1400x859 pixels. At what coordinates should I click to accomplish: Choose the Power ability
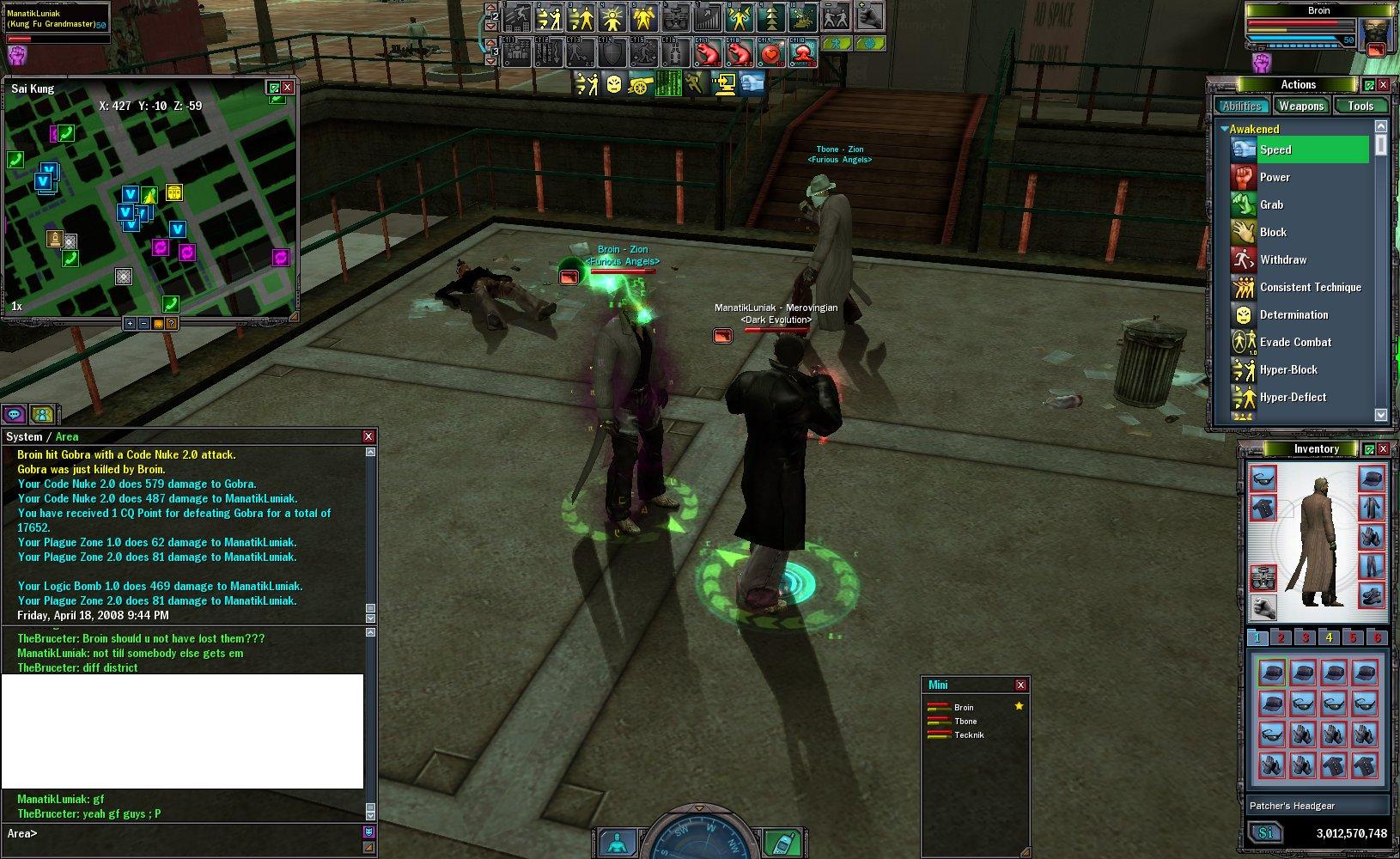click(x=1275, y=177)
